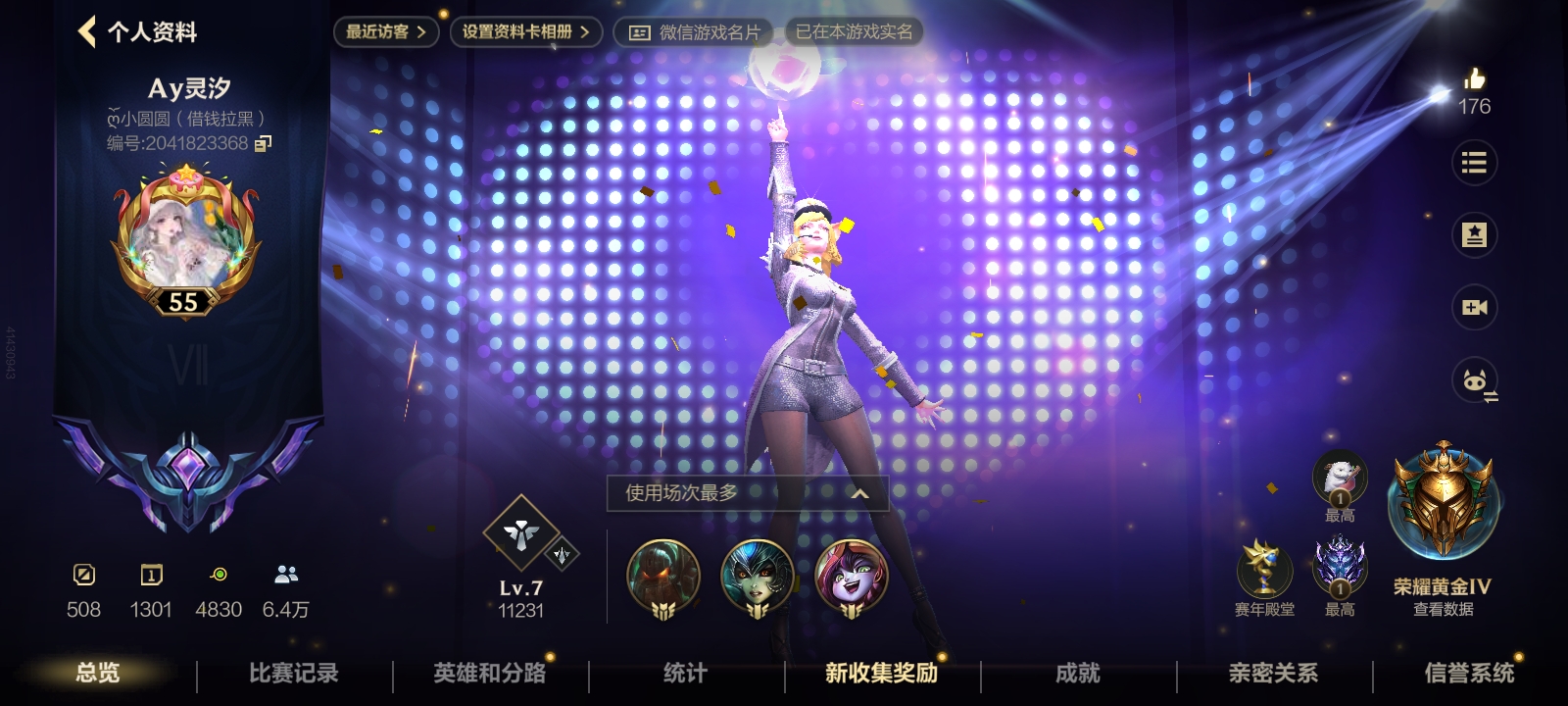Image resolution: width=1568 pixels, height=706 pixels.
Task: Show the 成就 tab
Action: point(1077,673)
